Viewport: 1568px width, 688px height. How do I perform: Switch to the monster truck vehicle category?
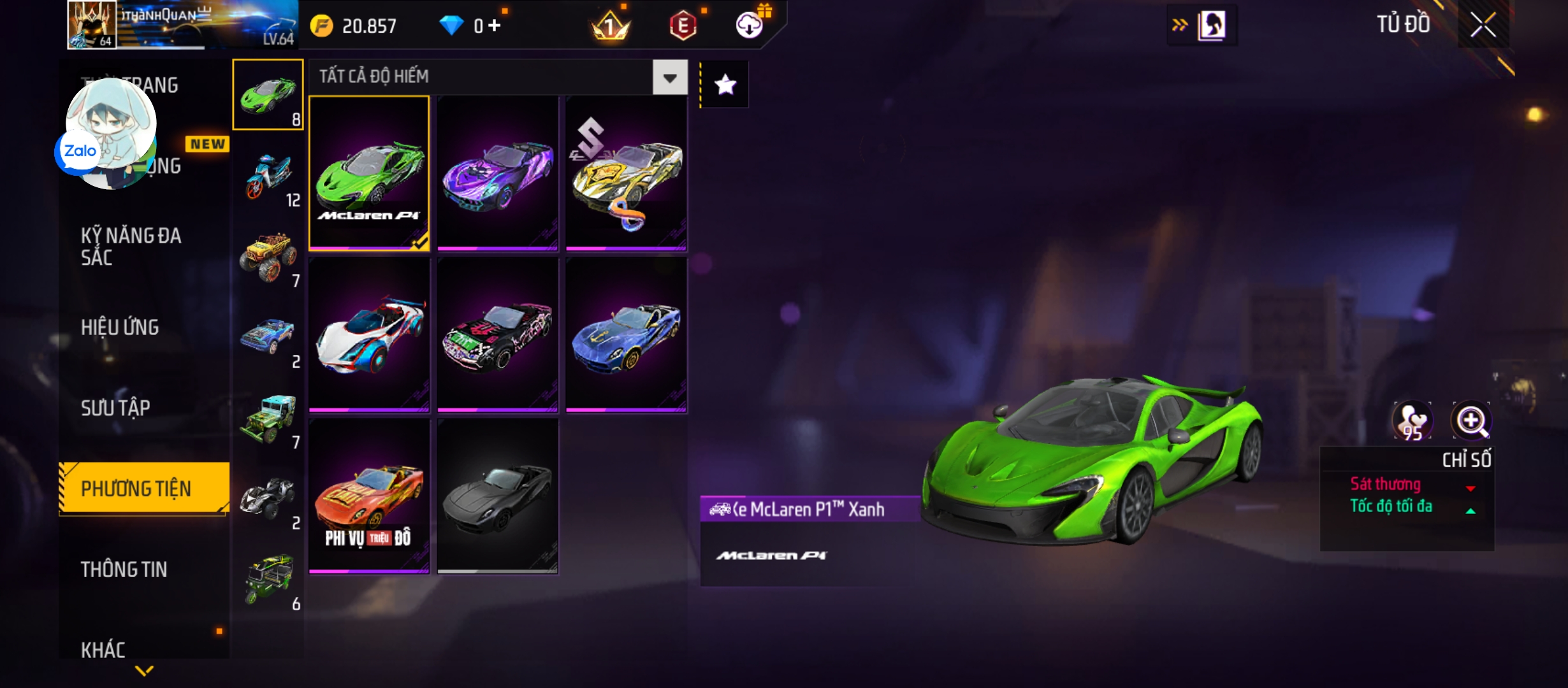pyautogui.click(x=268, y=257)
